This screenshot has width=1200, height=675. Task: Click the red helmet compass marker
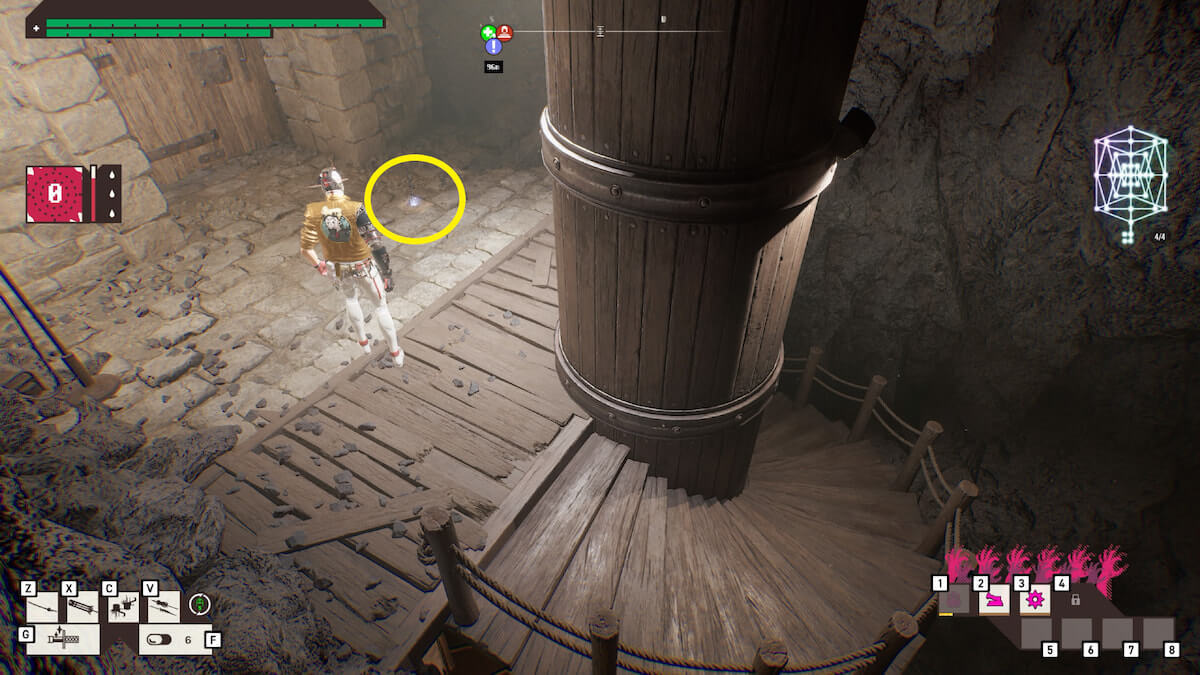(x=505, y=33)
